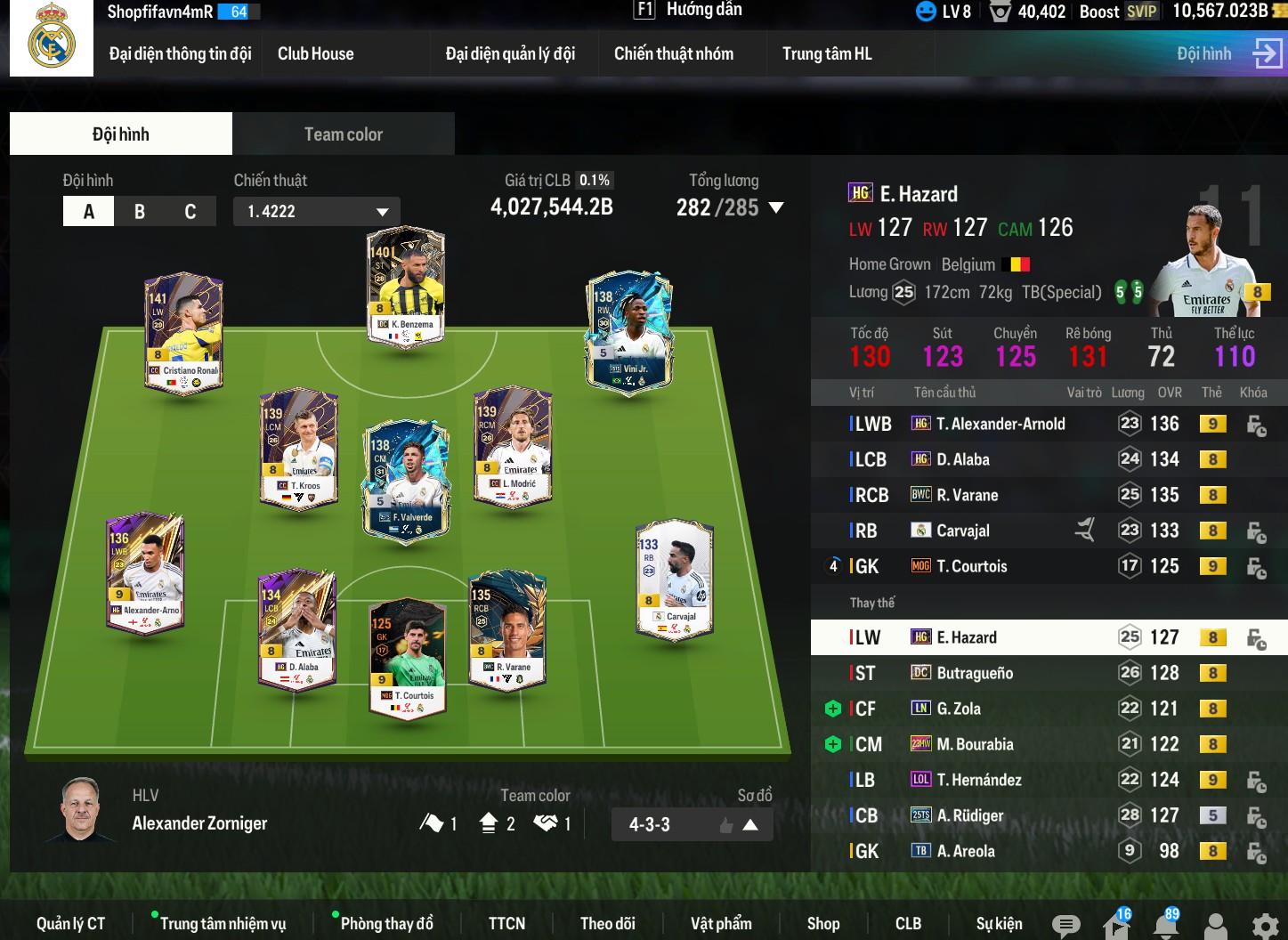Image resolution: width=1288 pixels, height=940 pixels.
Task: Go to Trung tâm HL
Action: [x=827, y=53]
